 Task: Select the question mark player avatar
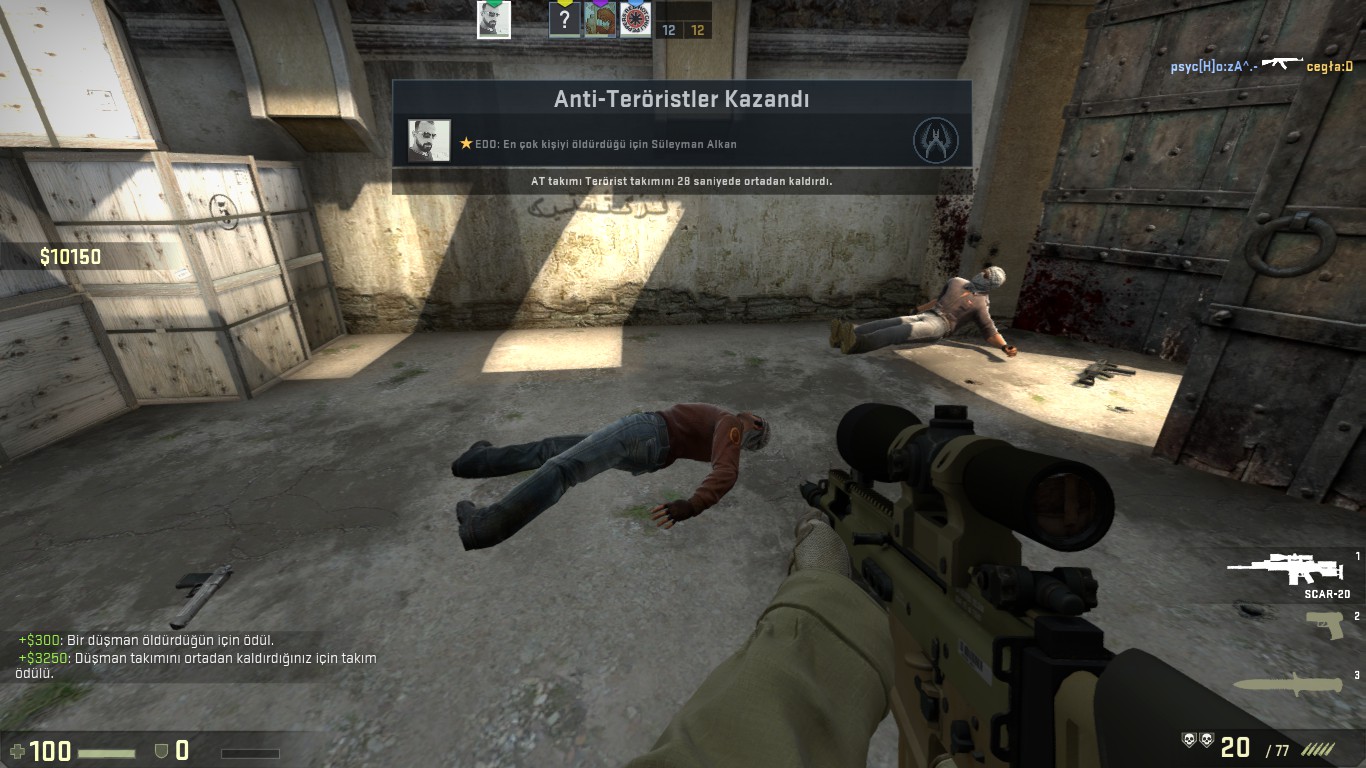pos(565,20)
